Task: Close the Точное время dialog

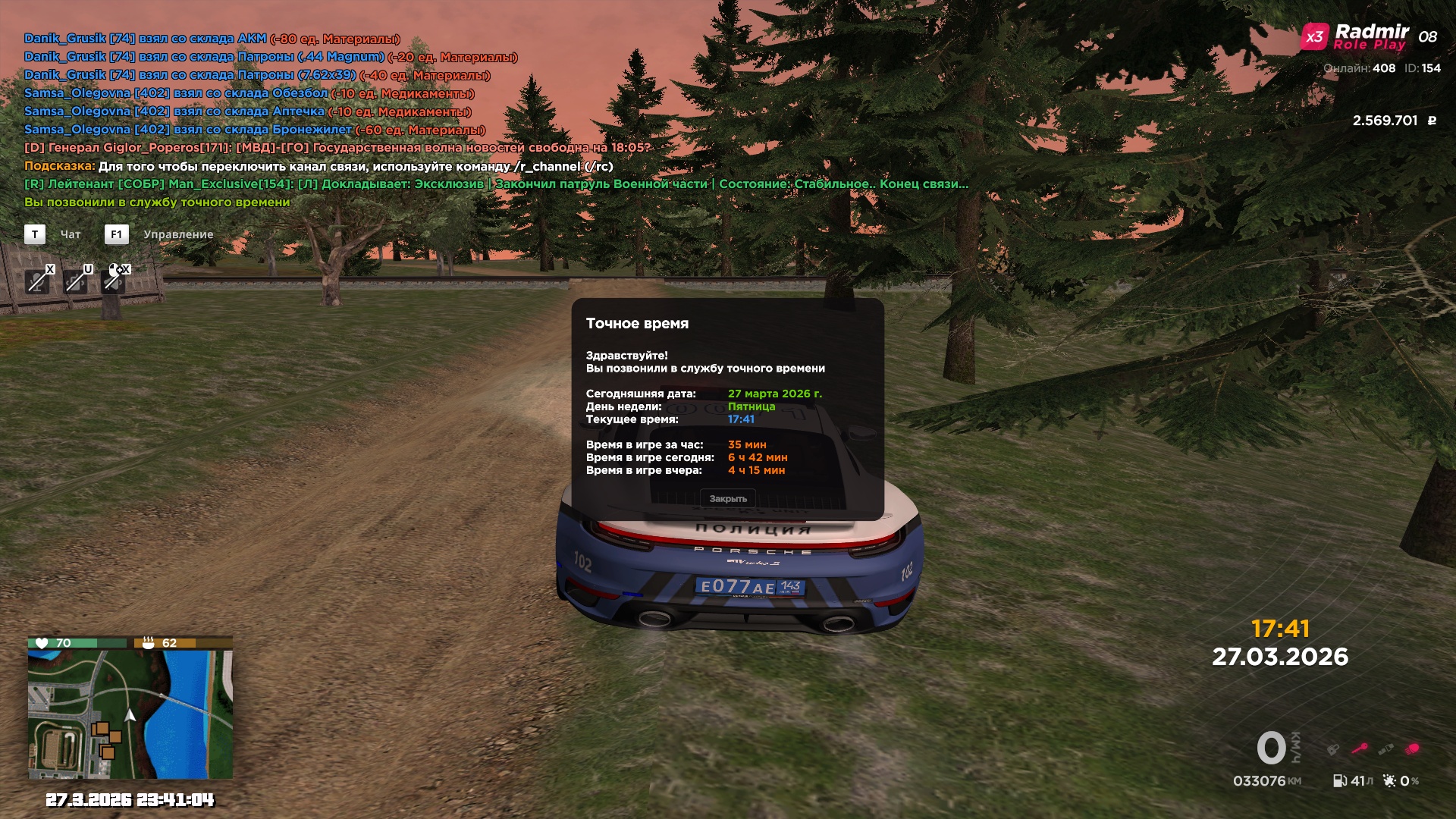Action: tap(728, 498)
